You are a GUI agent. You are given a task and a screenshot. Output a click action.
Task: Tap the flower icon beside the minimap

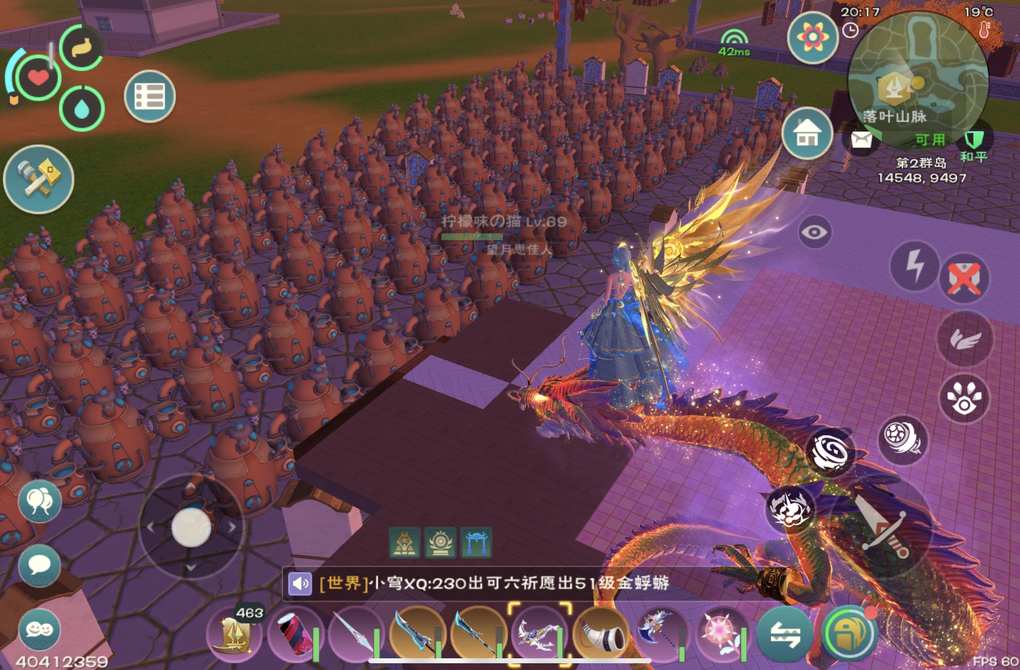pyautogui.click(x=812, y=38)
